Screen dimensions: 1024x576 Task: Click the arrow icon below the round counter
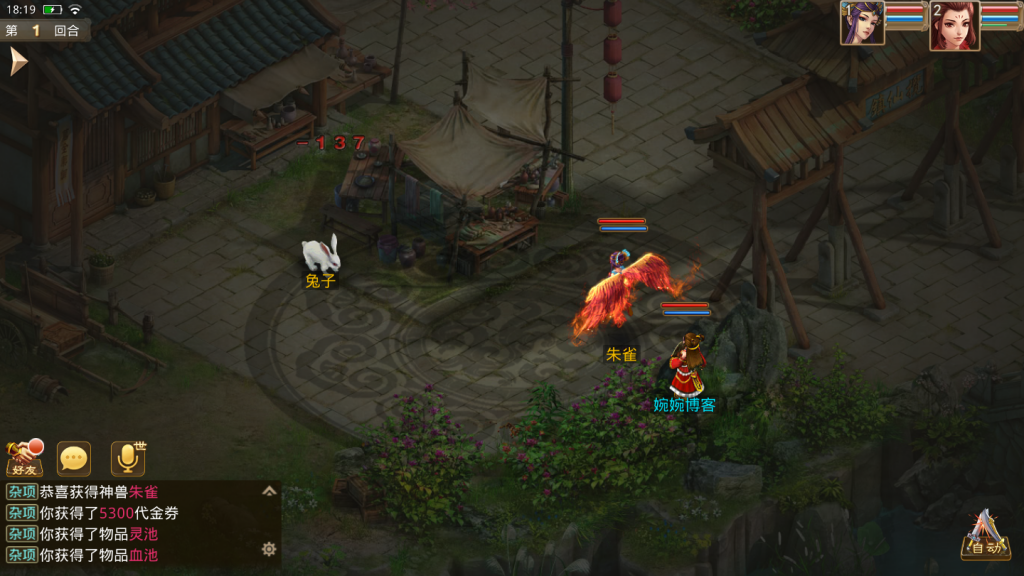(x=17, y=62)
